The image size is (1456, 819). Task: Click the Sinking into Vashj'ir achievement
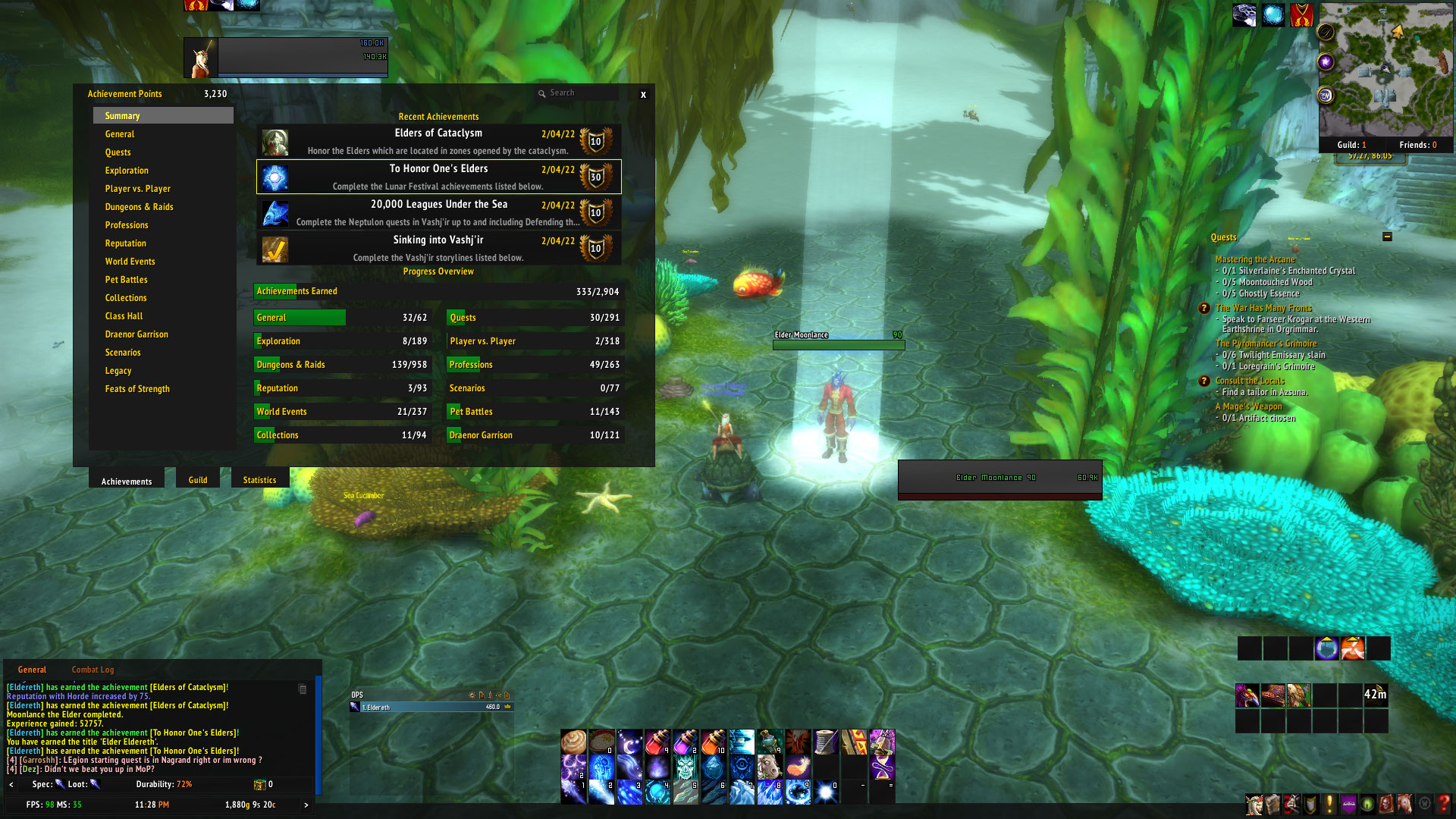(x=438, y=248)
